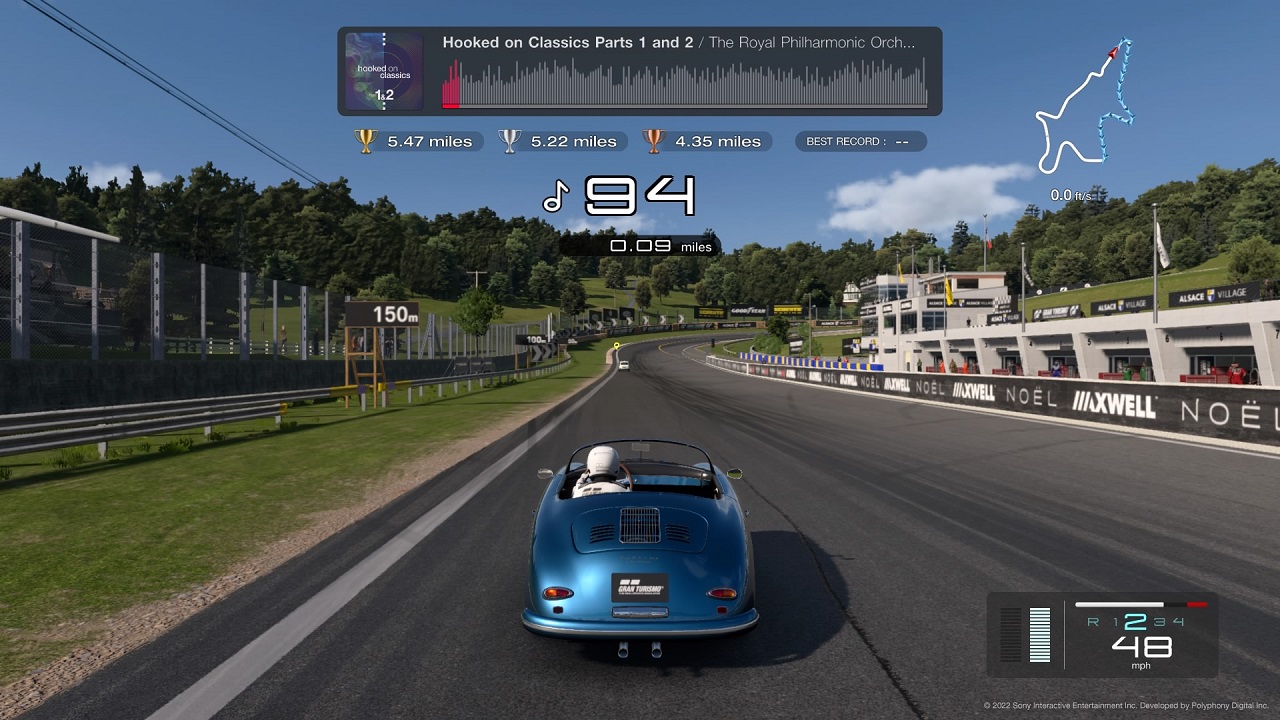Click the Hooked on Classics album thumbnail
Image resolution: width=1280 pixels, height=720 pixels.
point(383,71)
